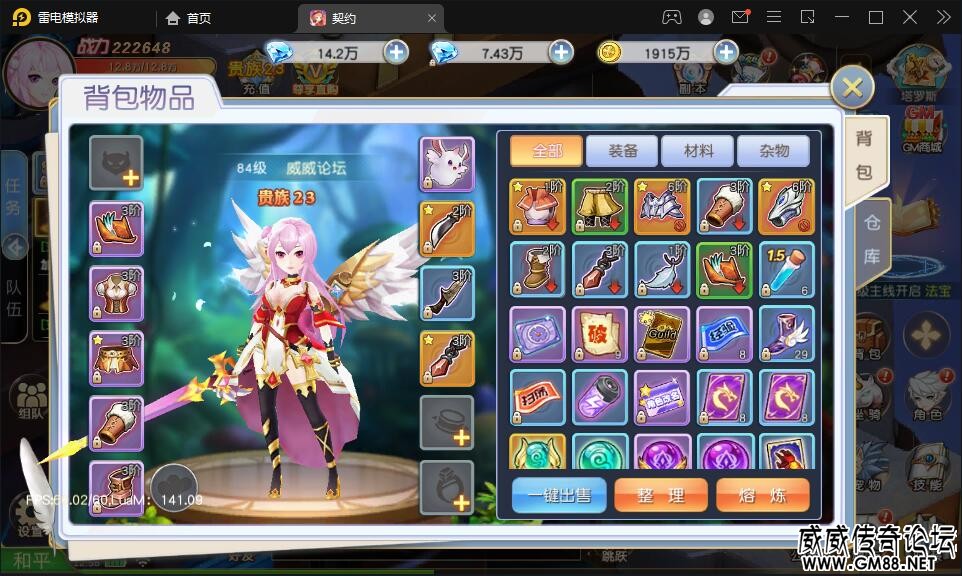The width and height of the screenshot is (962, 576).
Task: Switch to the 首页 home tab
Action: 189,18
